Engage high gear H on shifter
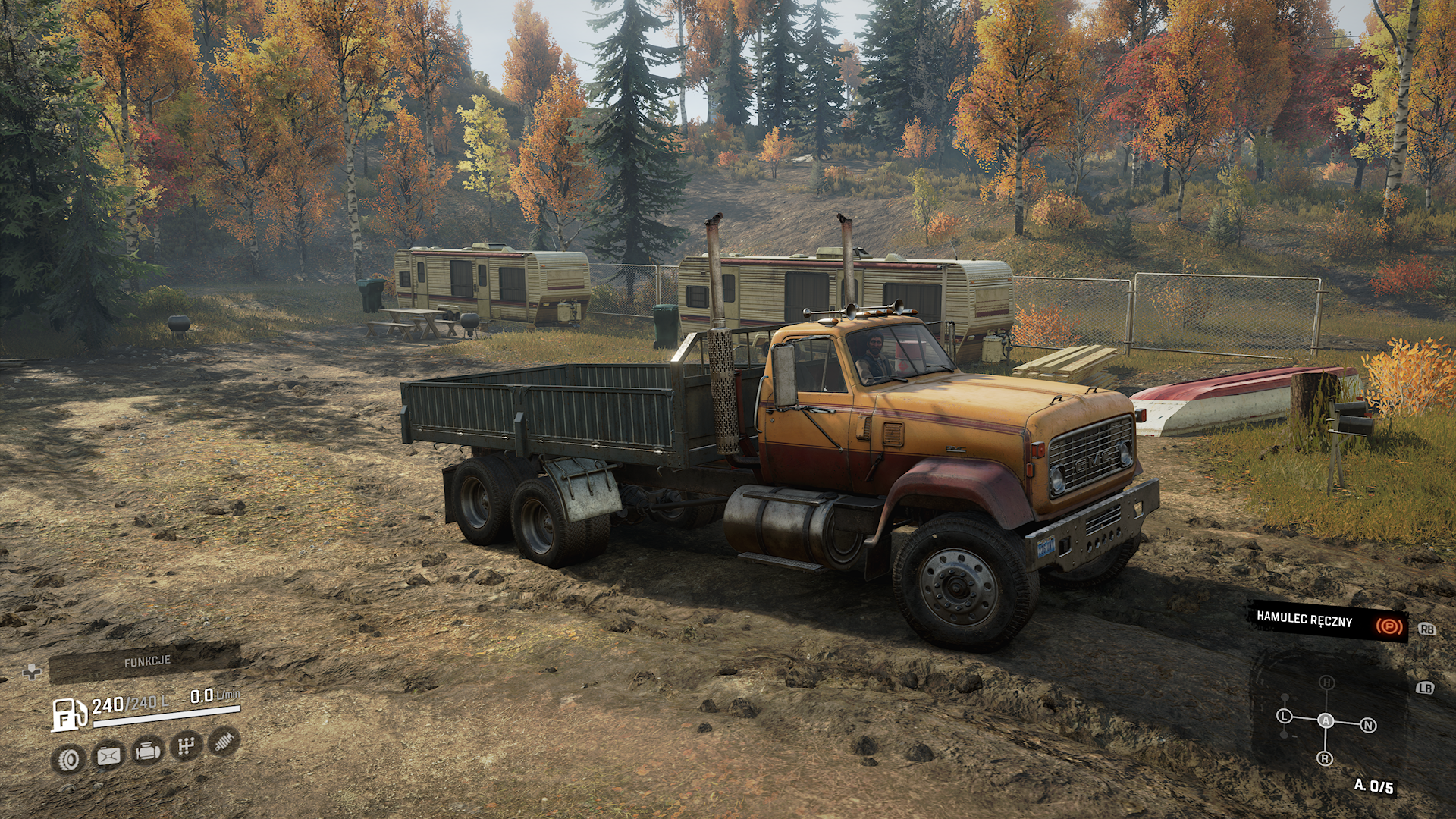Viewport: 1456px width, 819px height. click(x=1326, y=682)
